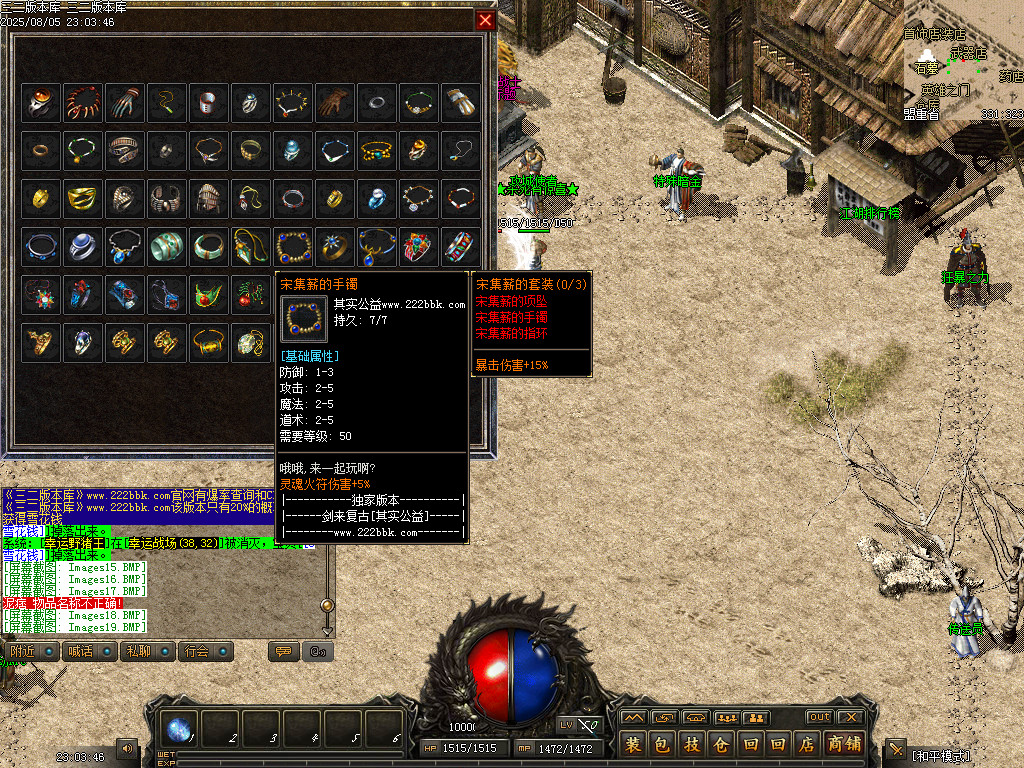Select the brown leather glove item
This screenshot has height=768, width=1024.
(x=334, y=101)
